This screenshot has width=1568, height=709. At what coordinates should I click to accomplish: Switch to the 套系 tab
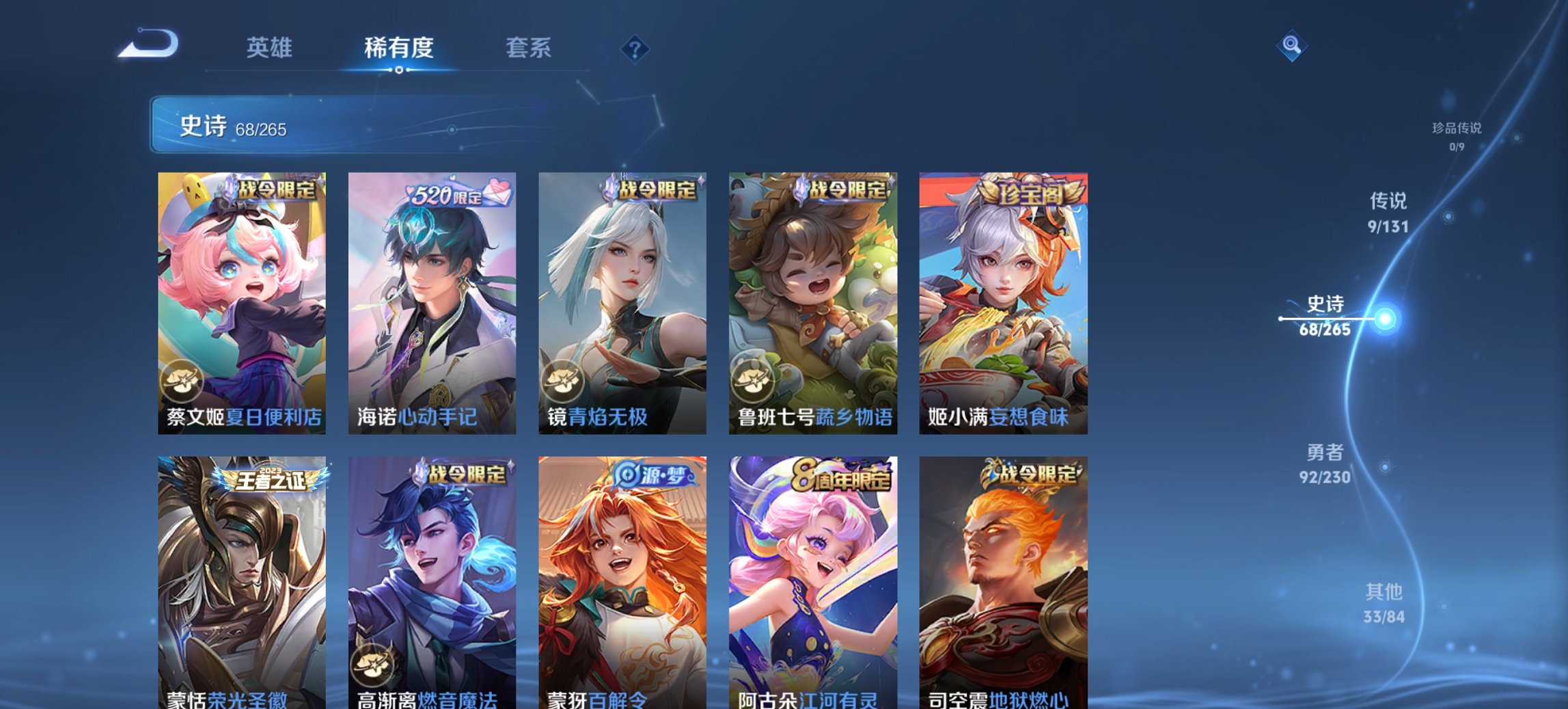(526, 48)
